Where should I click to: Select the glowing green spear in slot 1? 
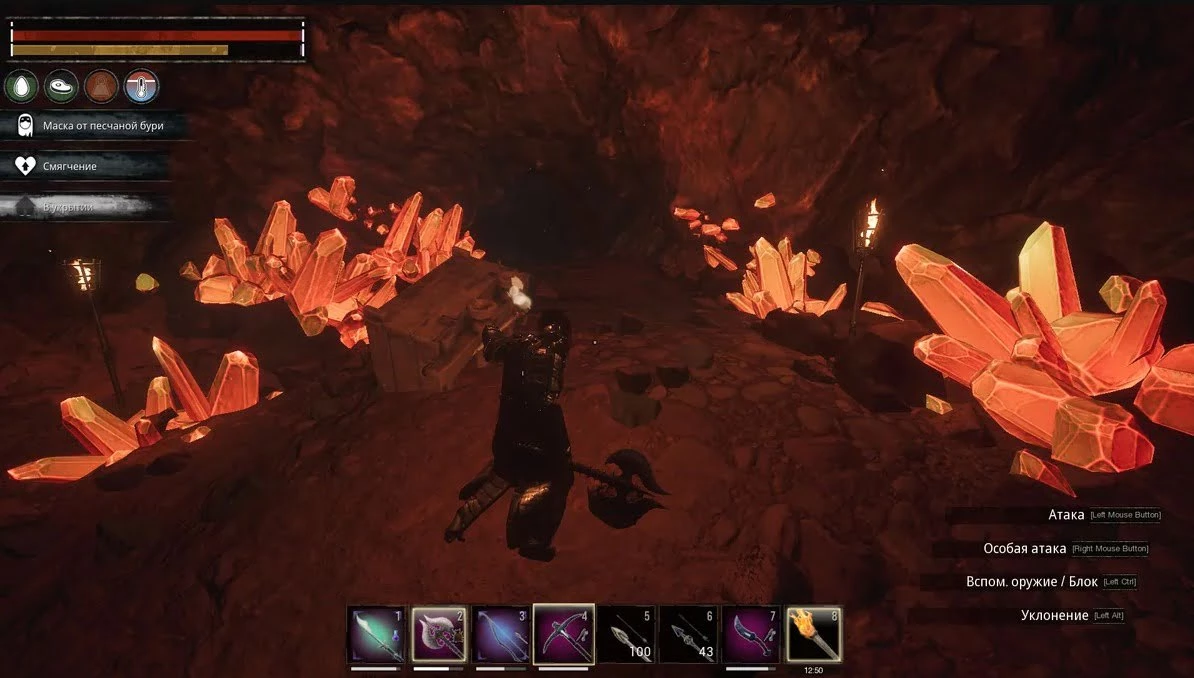[x=376, y=634]
